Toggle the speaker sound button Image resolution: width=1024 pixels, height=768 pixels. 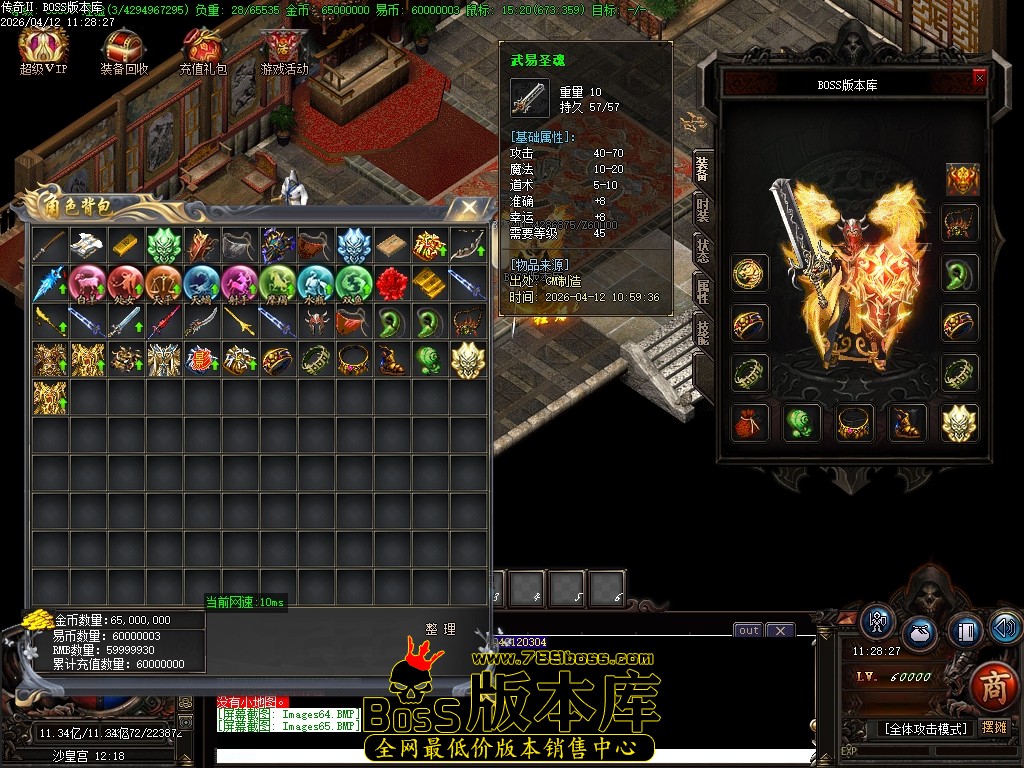[x=1004, y=627]
